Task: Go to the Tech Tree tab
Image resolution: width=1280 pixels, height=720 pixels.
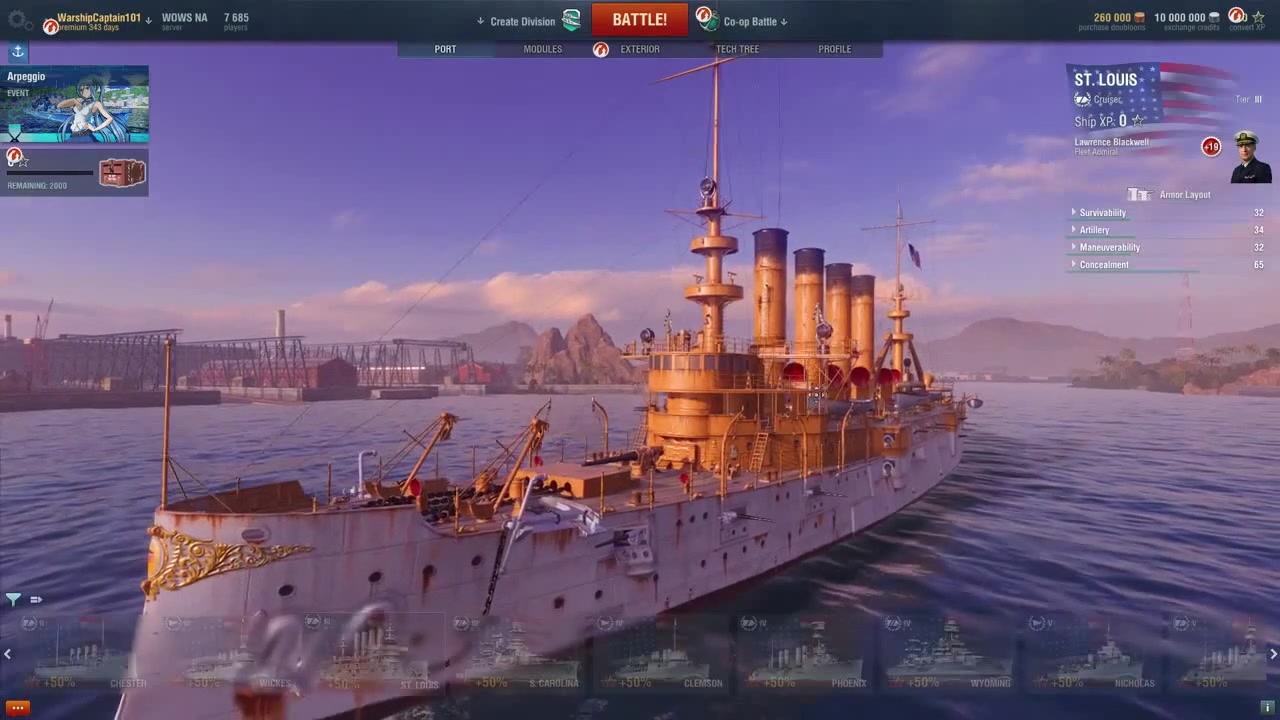Action: [737, 49]
